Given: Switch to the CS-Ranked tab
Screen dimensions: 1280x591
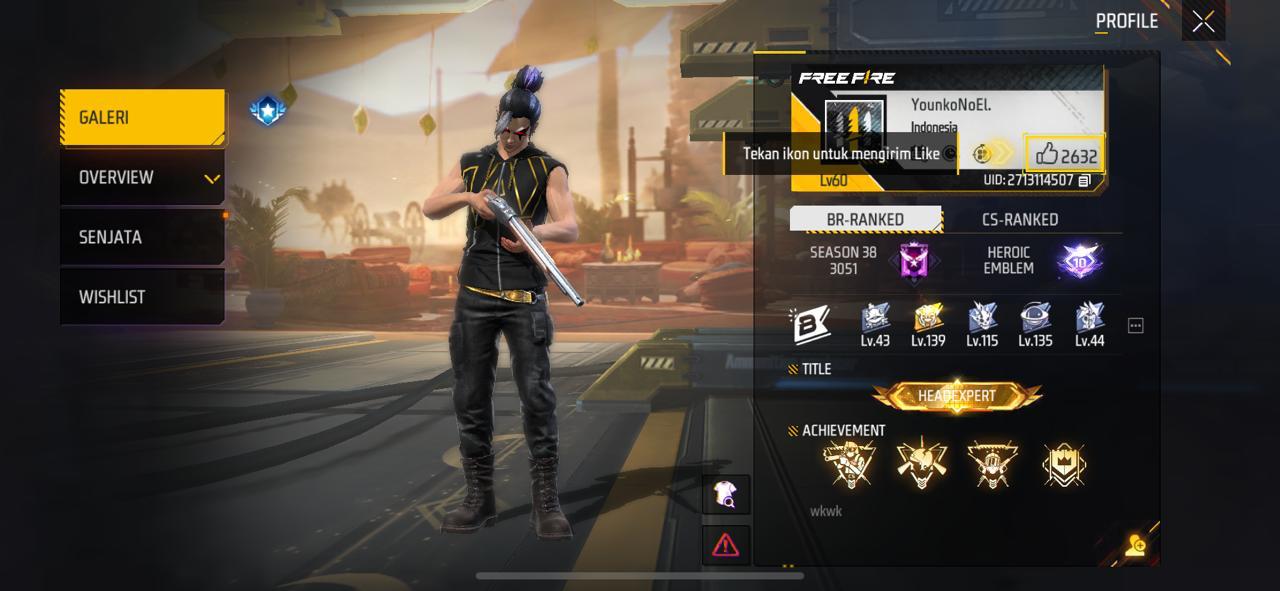Looking at the screenshot, I should 1019,219.
